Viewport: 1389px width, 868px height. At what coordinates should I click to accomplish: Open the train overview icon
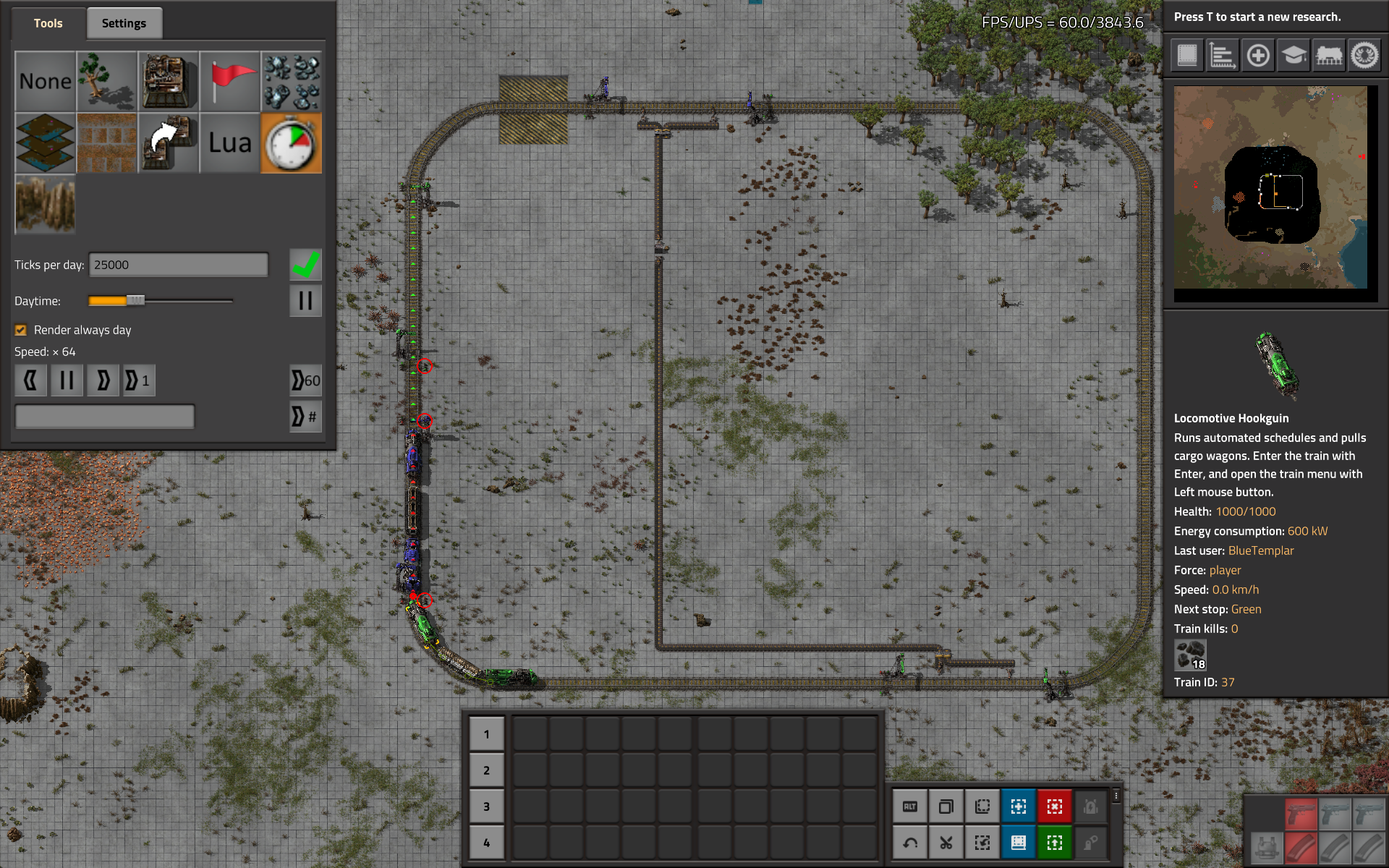pyautogui.click(x=1329, y=55)
